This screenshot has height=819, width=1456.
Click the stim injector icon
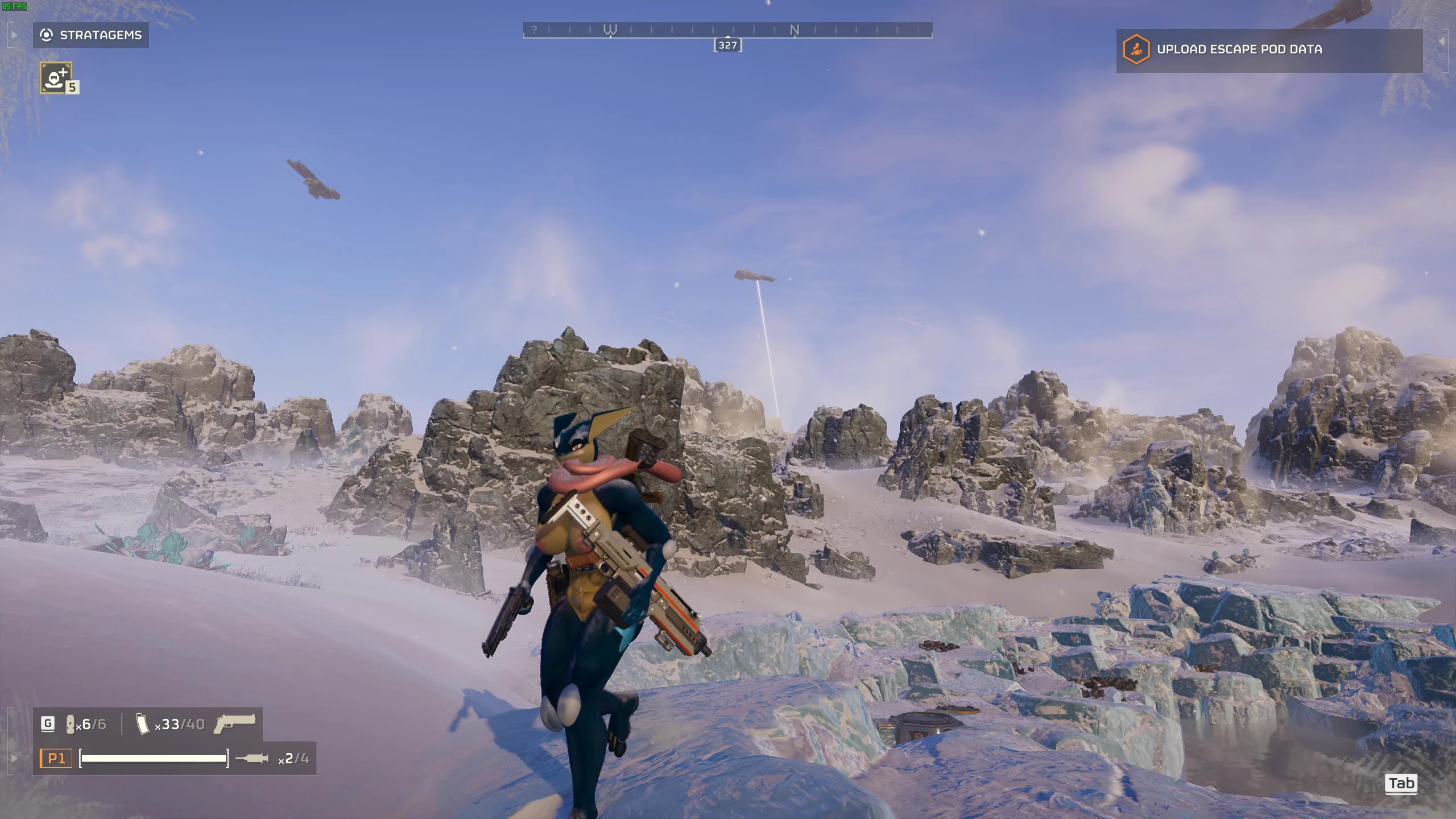point(252,758)
